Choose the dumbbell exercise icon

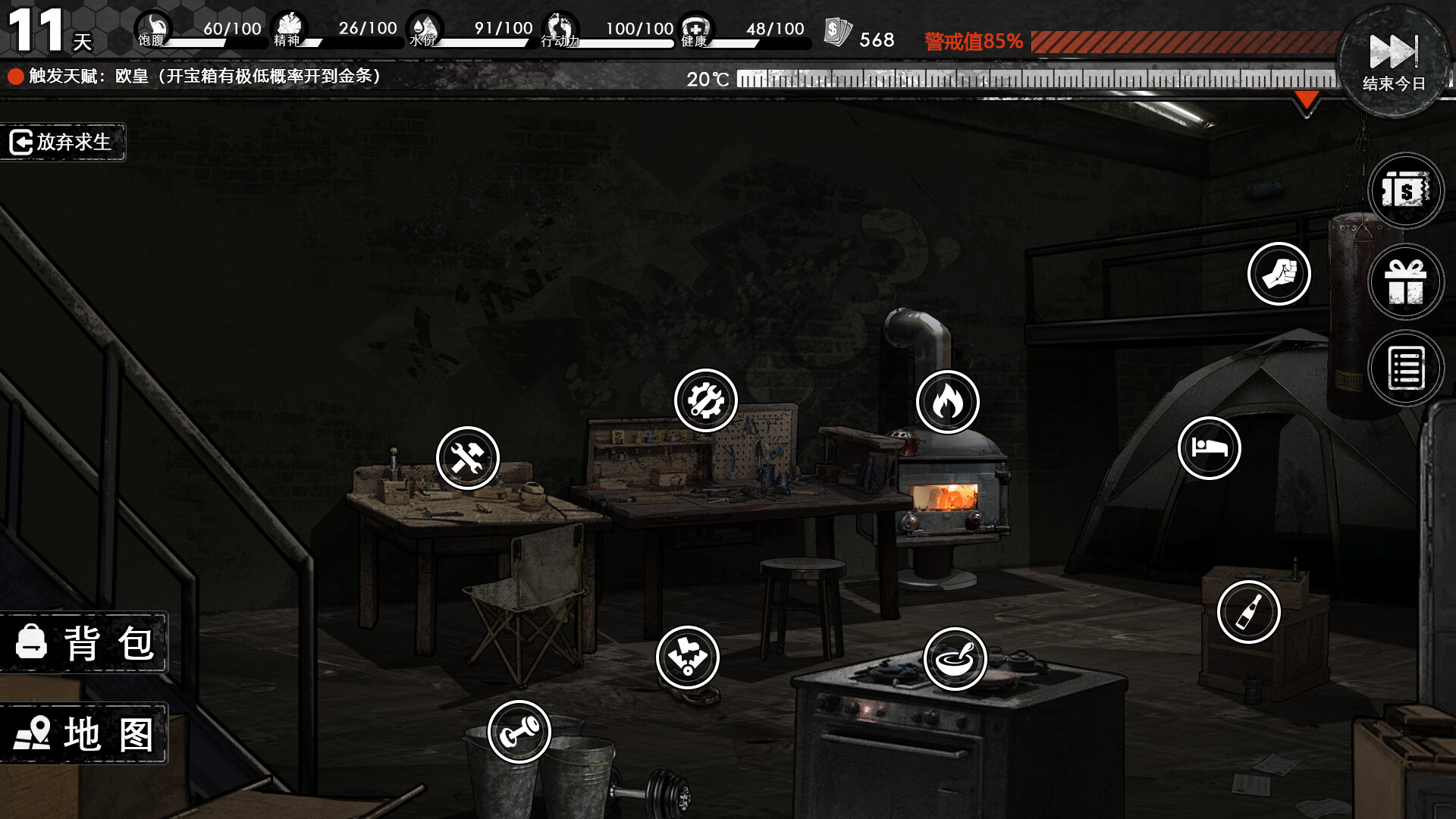pos(519,732)
